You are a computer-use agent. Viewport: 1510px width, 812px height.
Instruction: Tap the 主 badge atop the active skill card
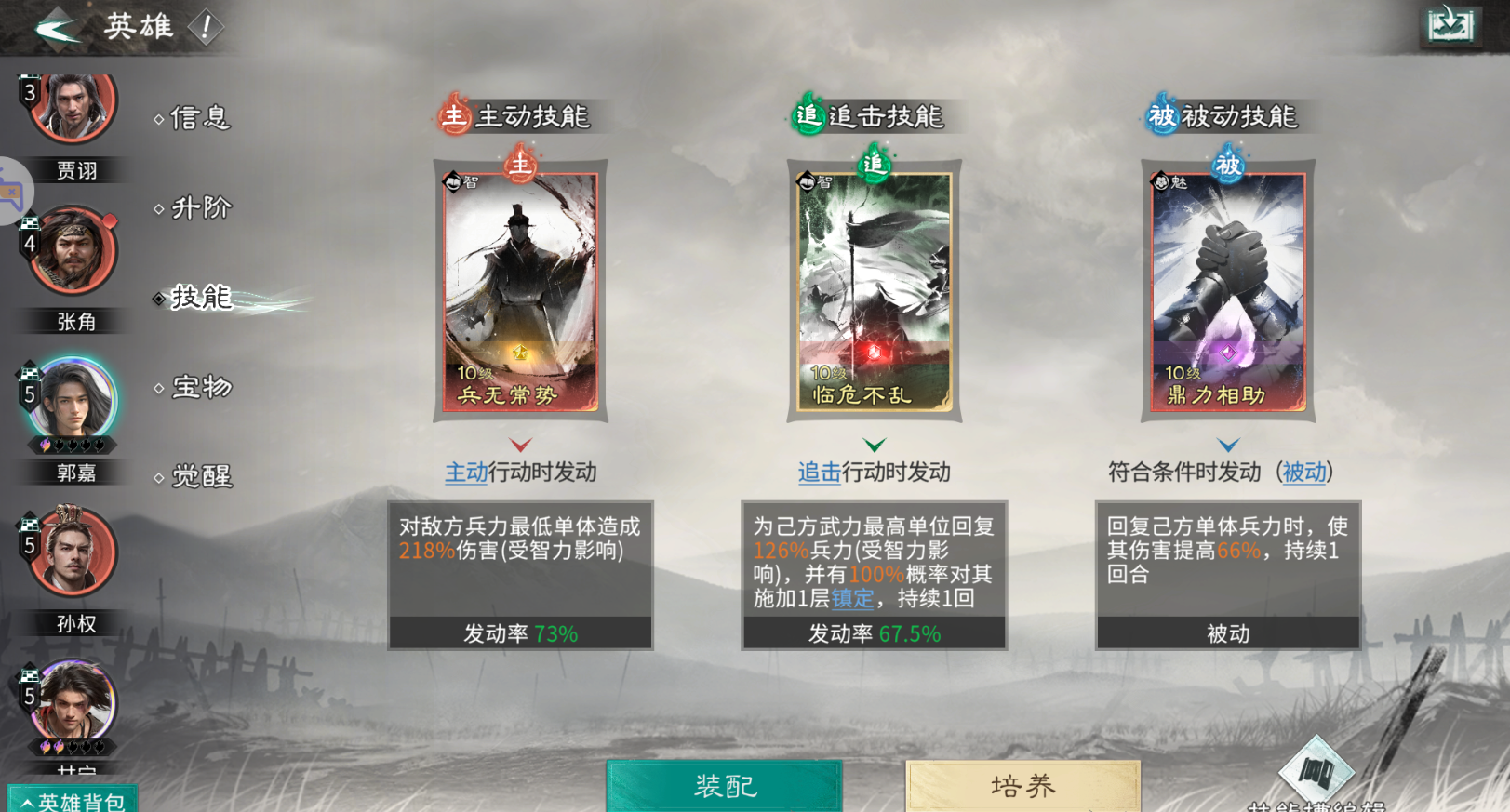click(519, 166)
